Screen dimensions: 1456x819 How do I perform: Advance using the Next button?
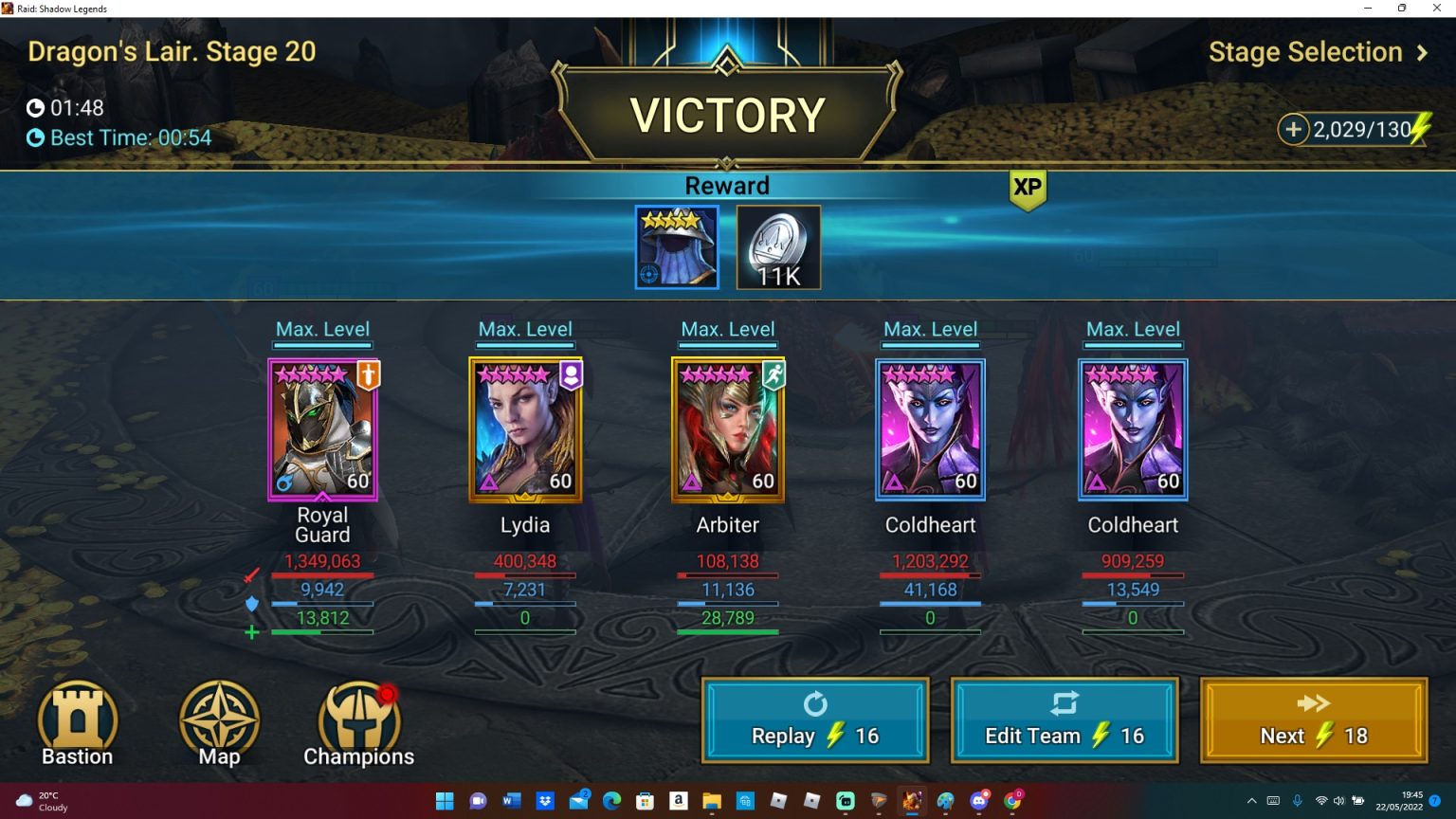click(1314, 720)
